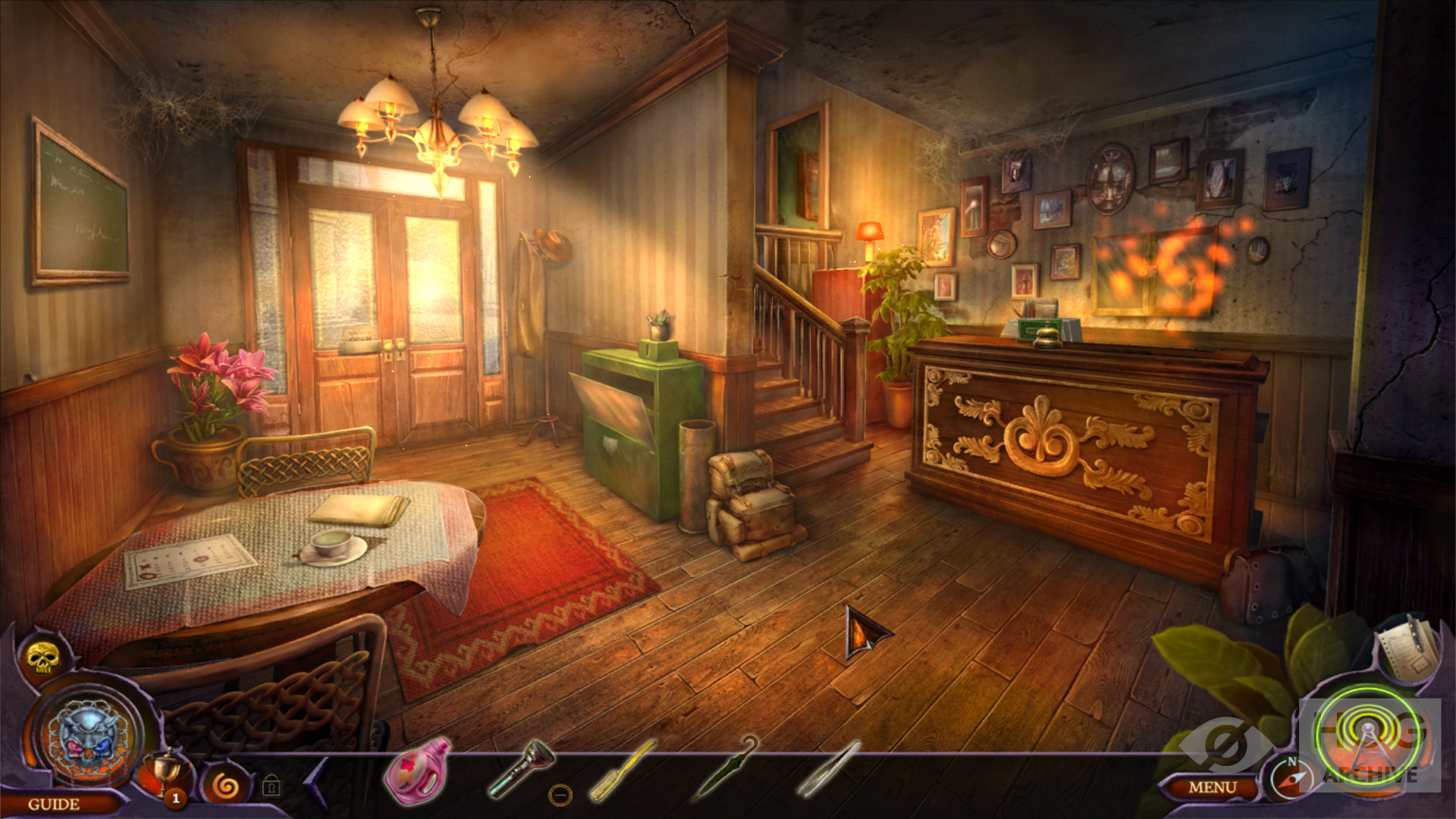This screenshot has width=1456, height=819.
Task: Click the minus circle under flashlight
Action: 560,795
